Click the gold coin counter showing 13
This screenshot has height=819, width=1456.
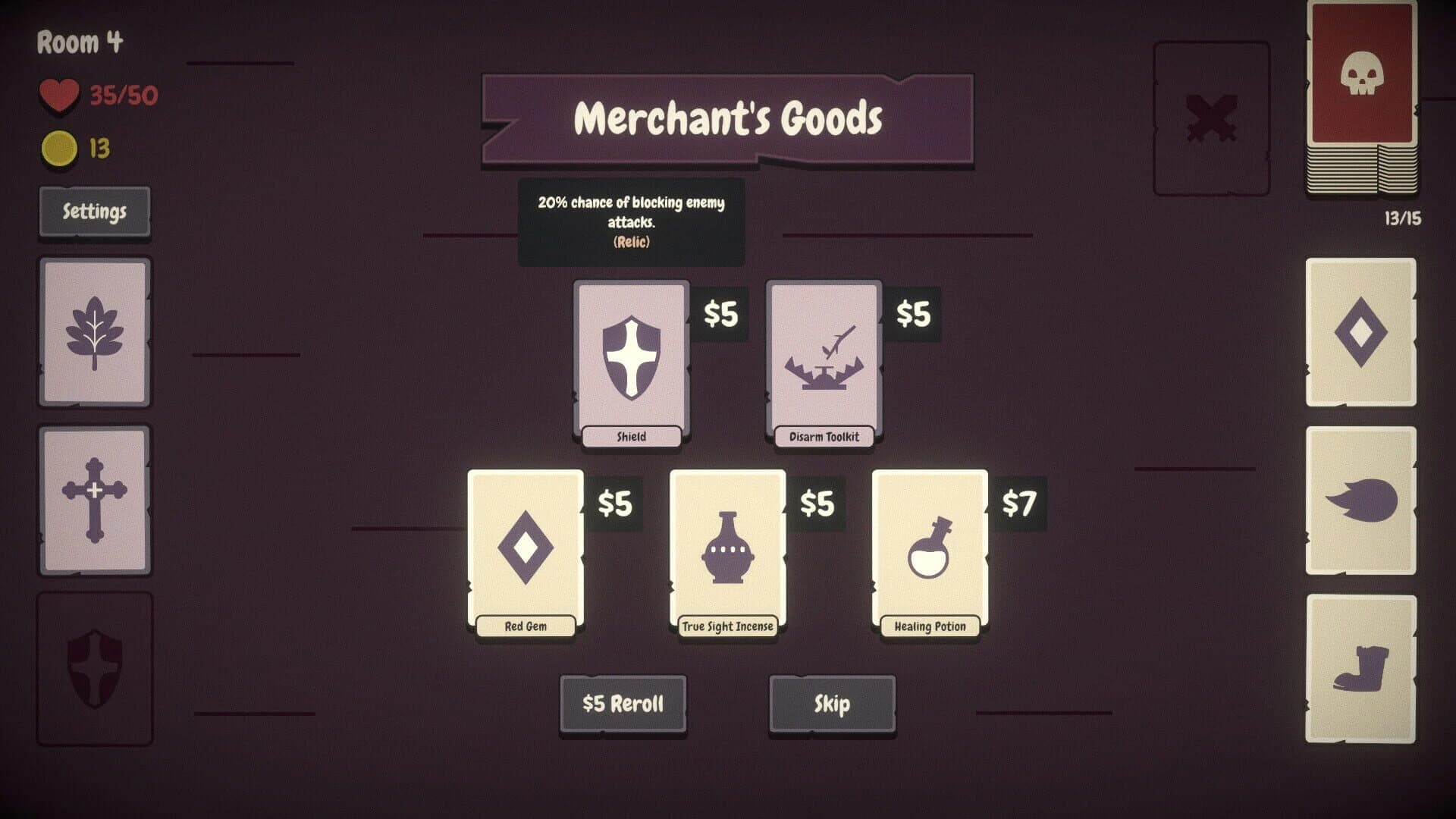click(61, 147)
